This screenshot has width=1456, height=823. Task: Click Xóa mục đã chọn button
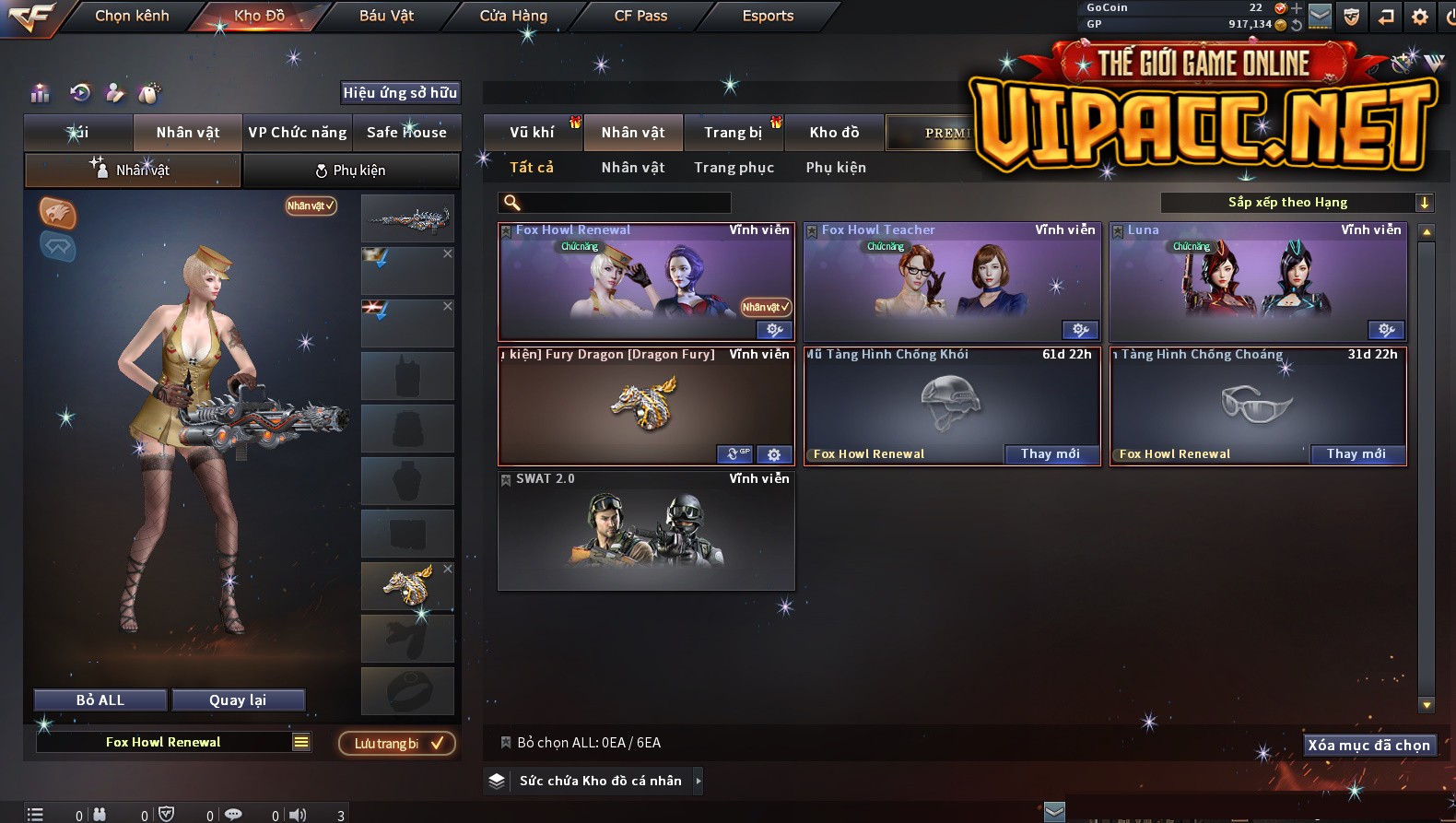1368,746
